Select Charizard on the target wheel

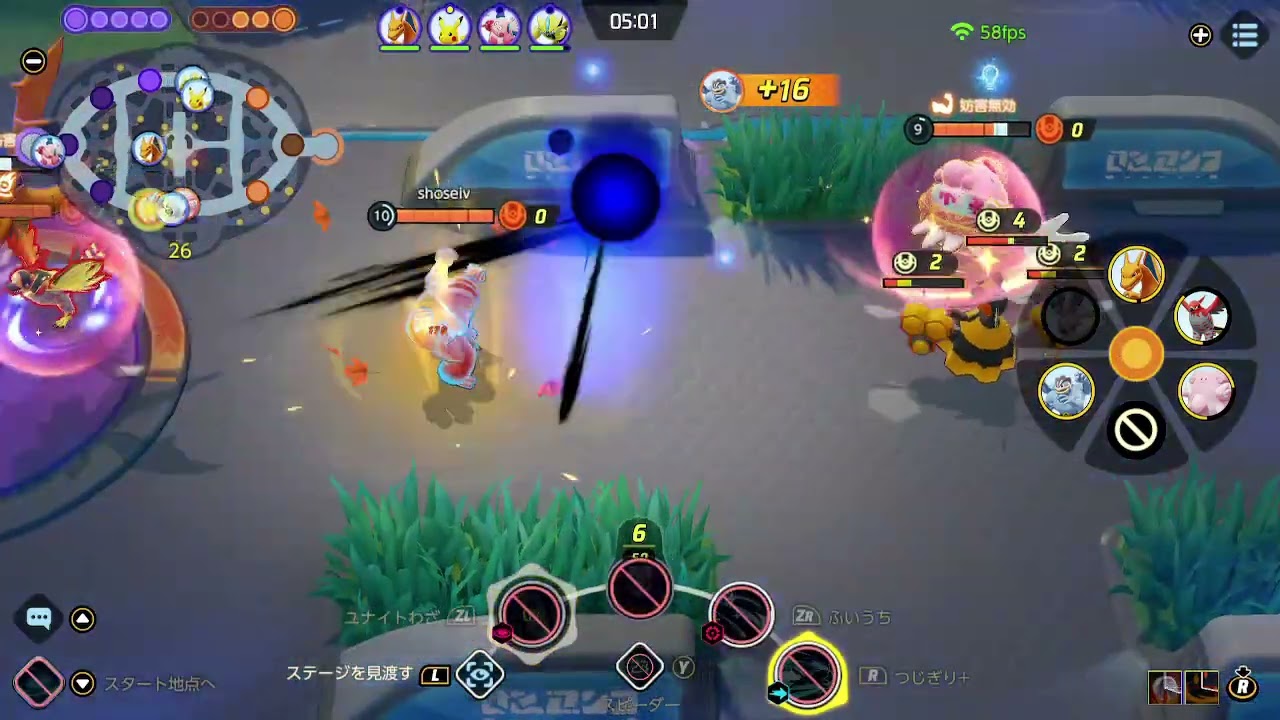[x=1138, y=275]
